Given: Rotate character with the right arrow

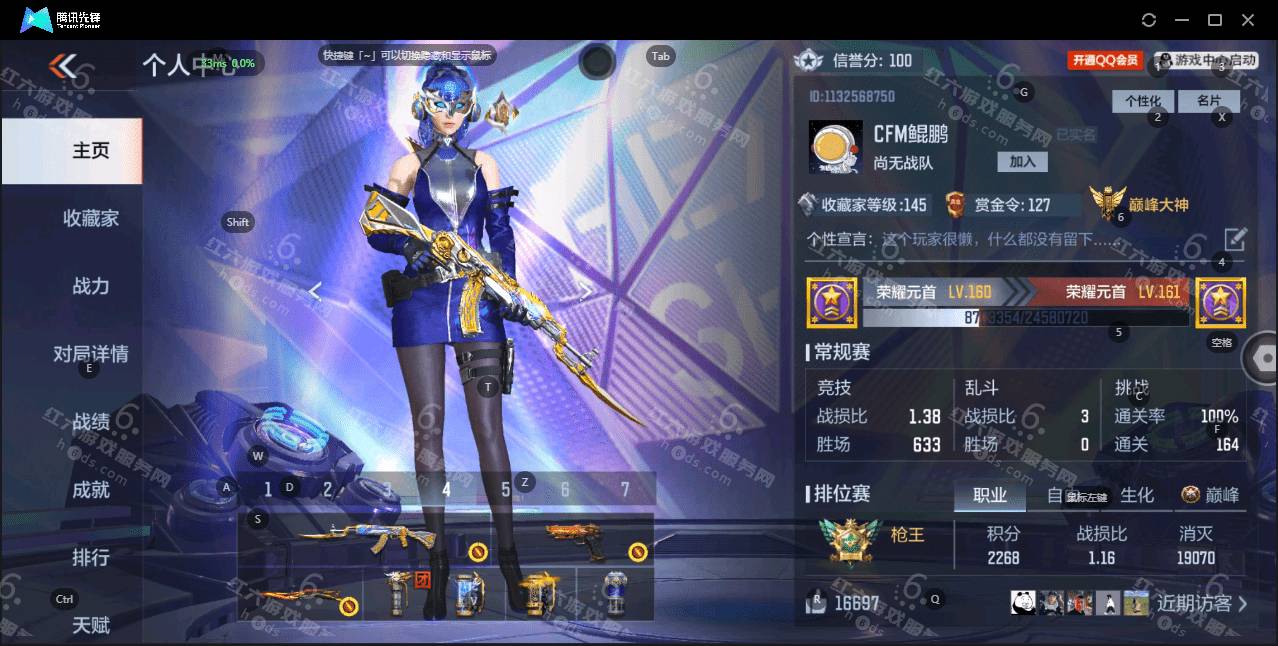Looking at the screenshot, I should (586, 291).
